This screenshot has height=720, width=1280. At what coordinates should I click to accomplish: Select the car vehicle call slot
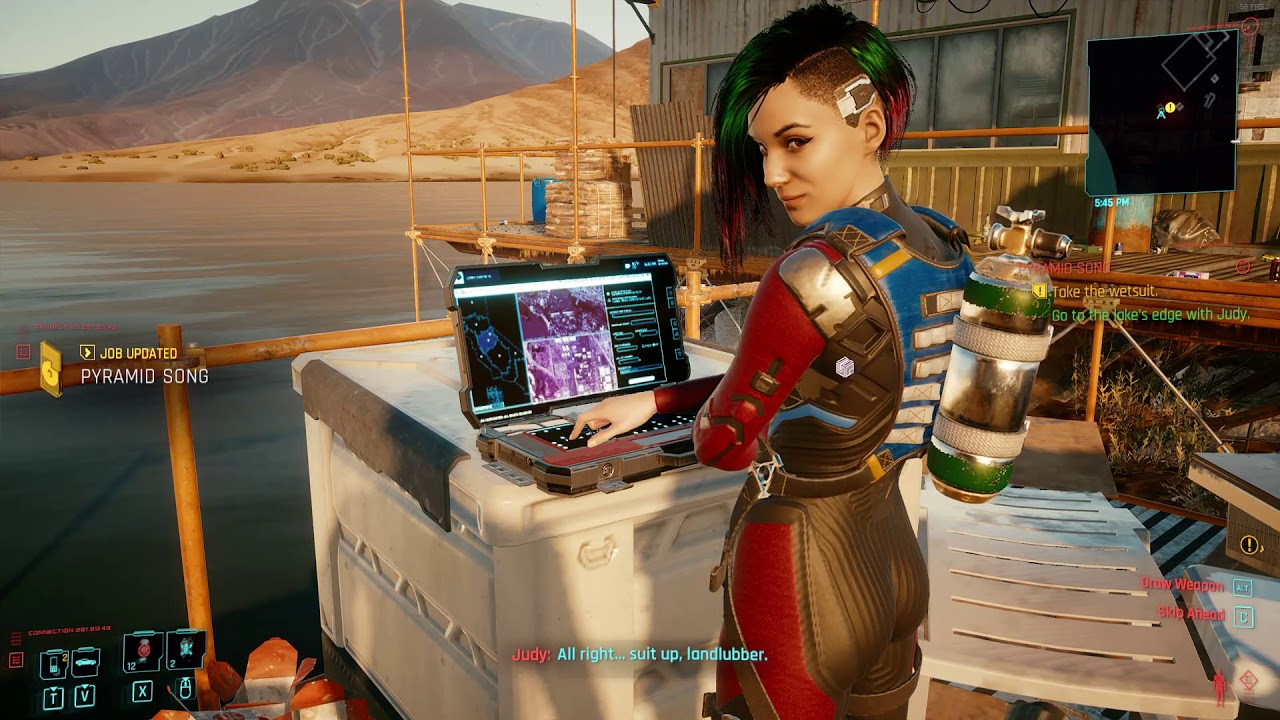(85, 661)
